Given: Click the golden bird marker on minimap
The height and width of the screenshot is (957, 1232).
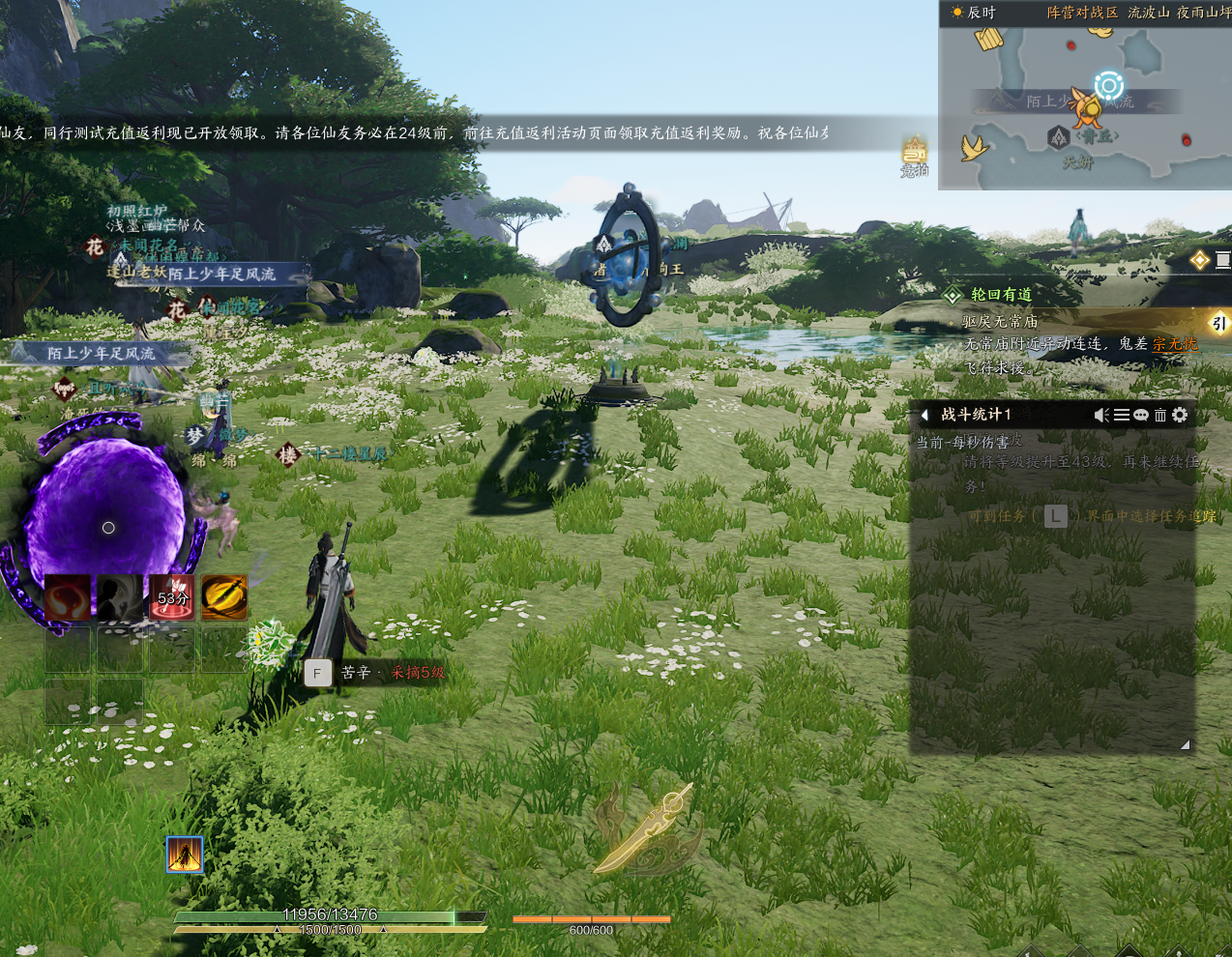Looking at the screenshot, I should [x=973, y=147].
